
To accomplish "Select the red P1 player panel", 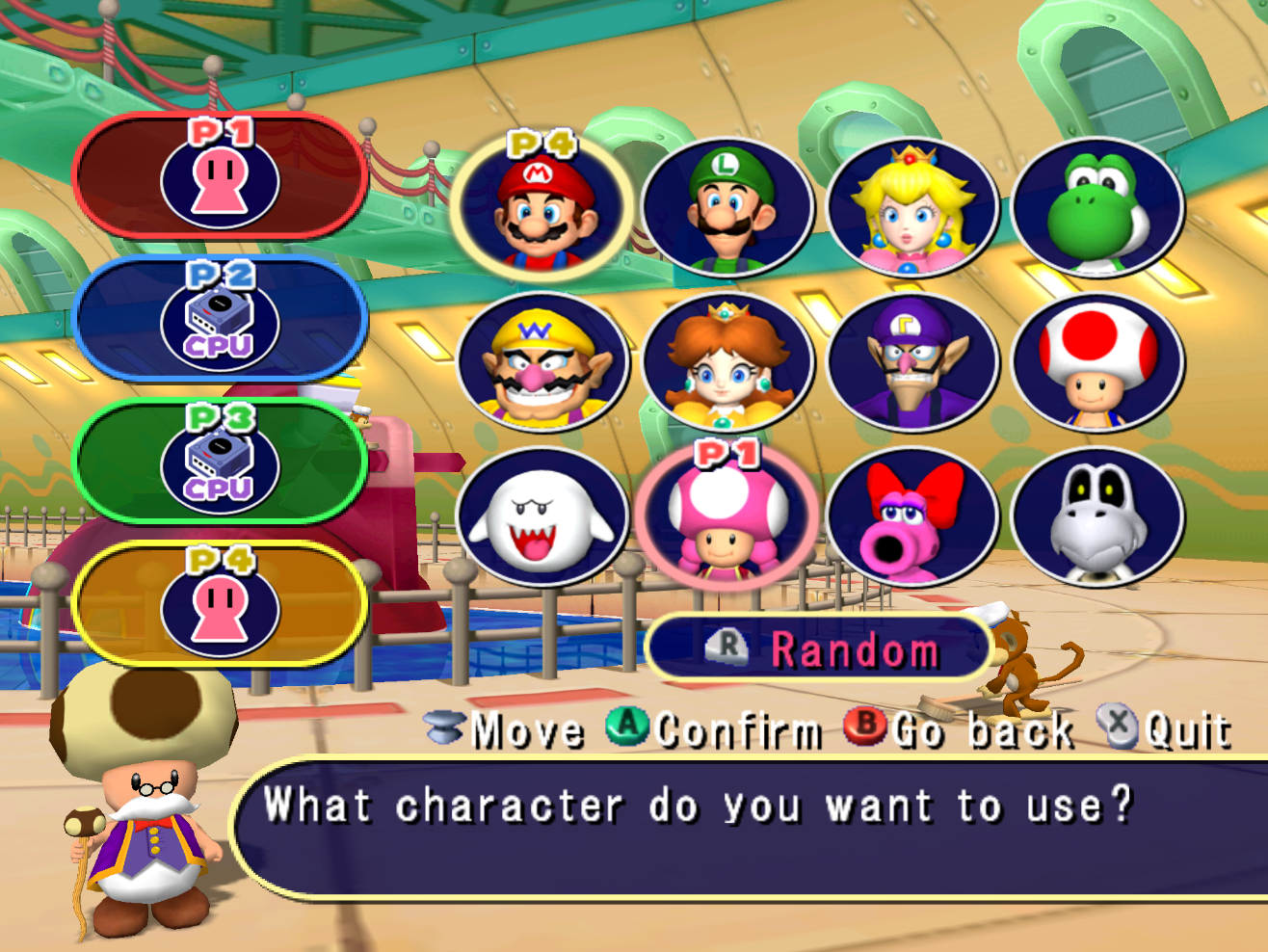I will tap(221, 176).
